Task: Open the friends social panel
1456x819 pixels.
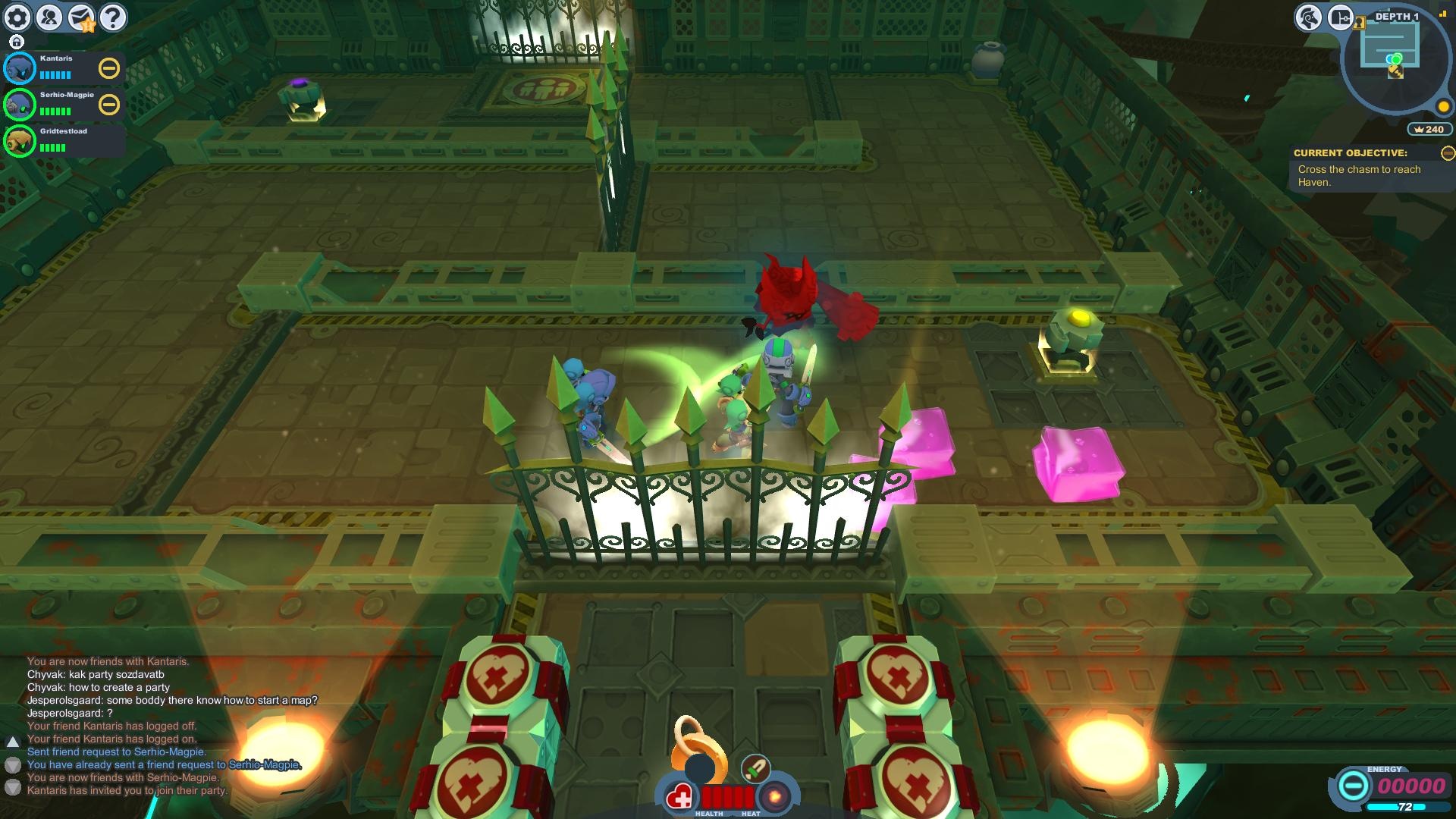Action: pyautogui.click(x=49, y=17)
